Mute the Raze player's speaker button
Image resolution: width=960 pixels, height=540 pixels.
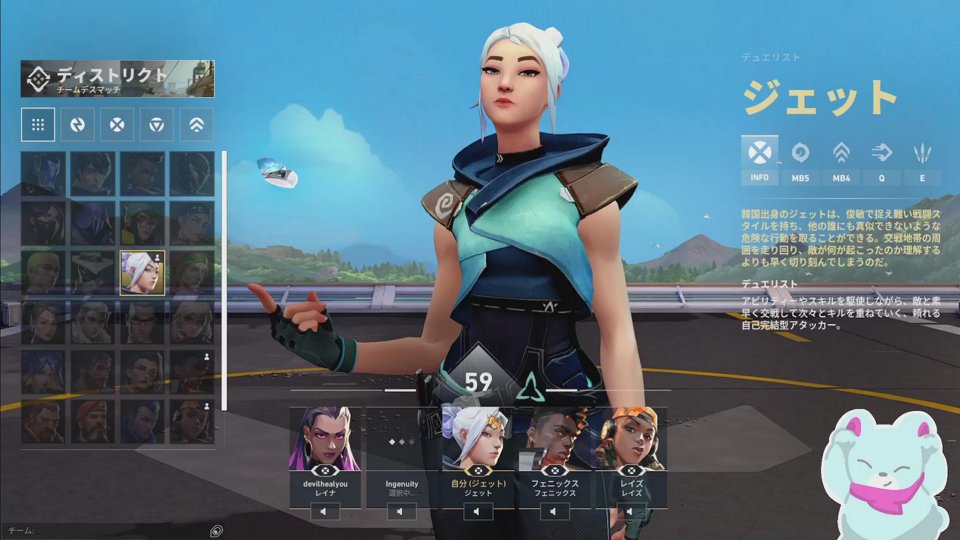tap(629, 512)
